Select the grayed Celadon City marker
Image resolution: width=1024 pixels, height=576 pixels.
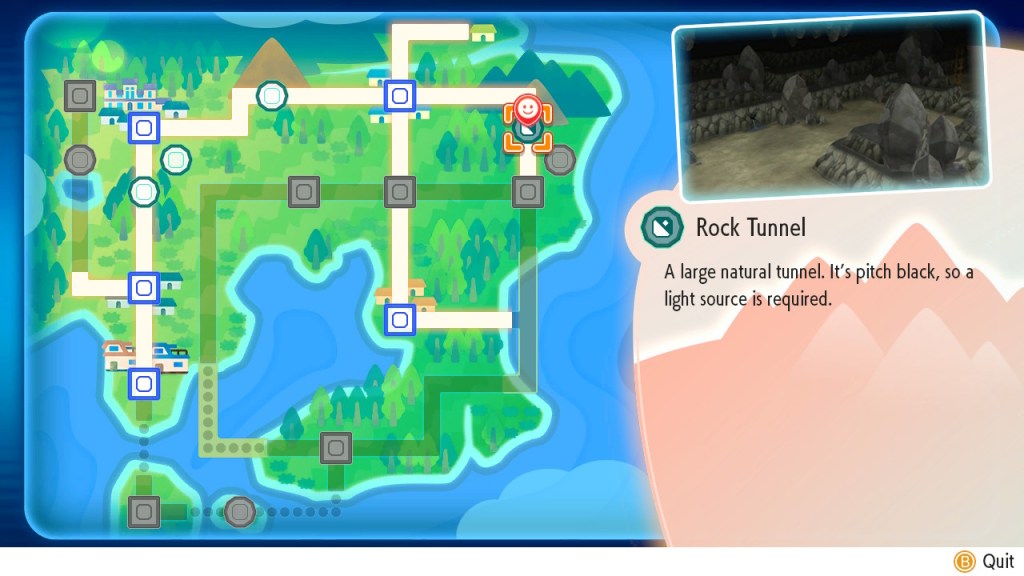(x=303, y=191)
